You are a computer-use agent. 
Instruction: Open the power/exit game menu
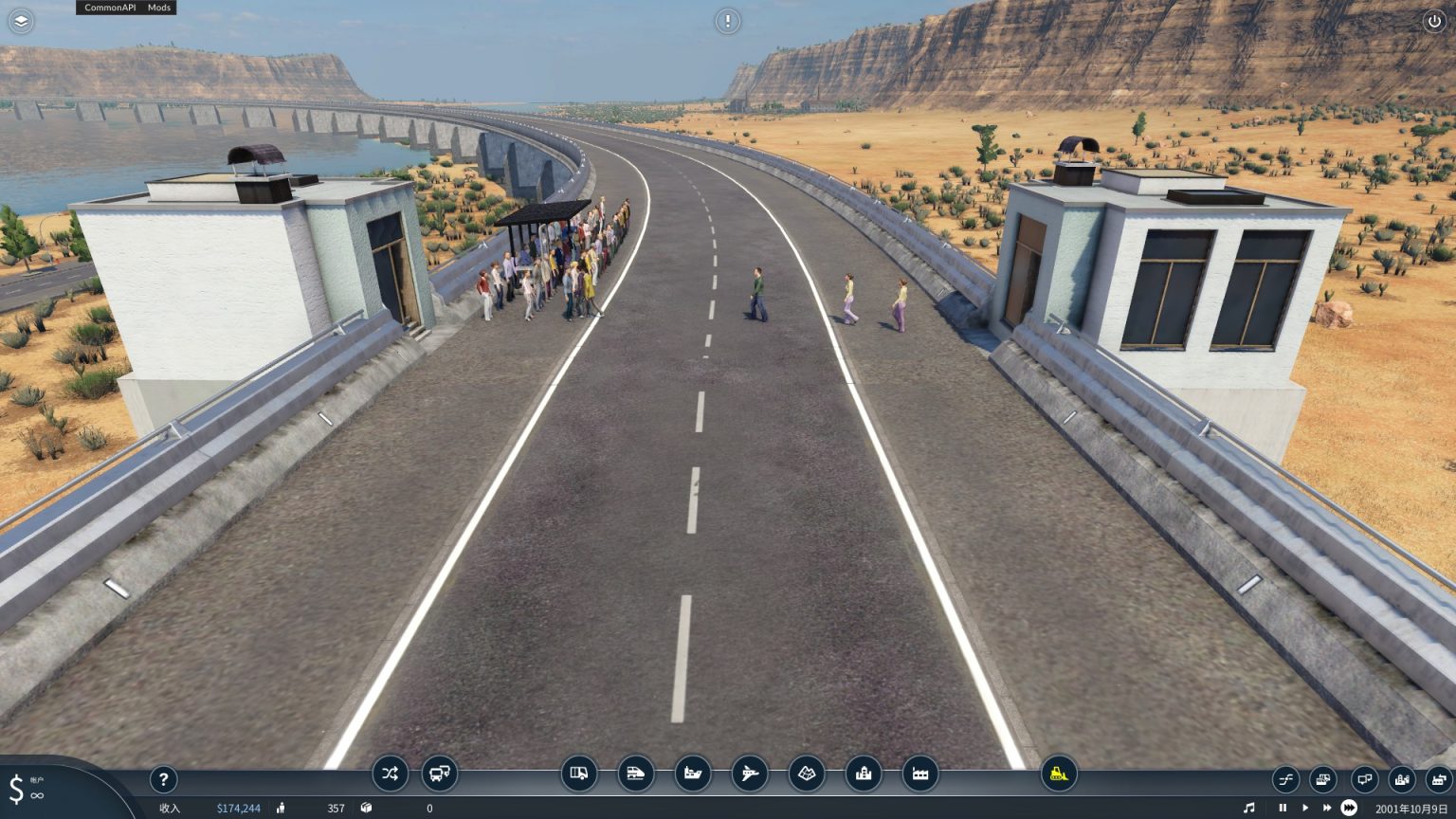(x=1437, y=21)
